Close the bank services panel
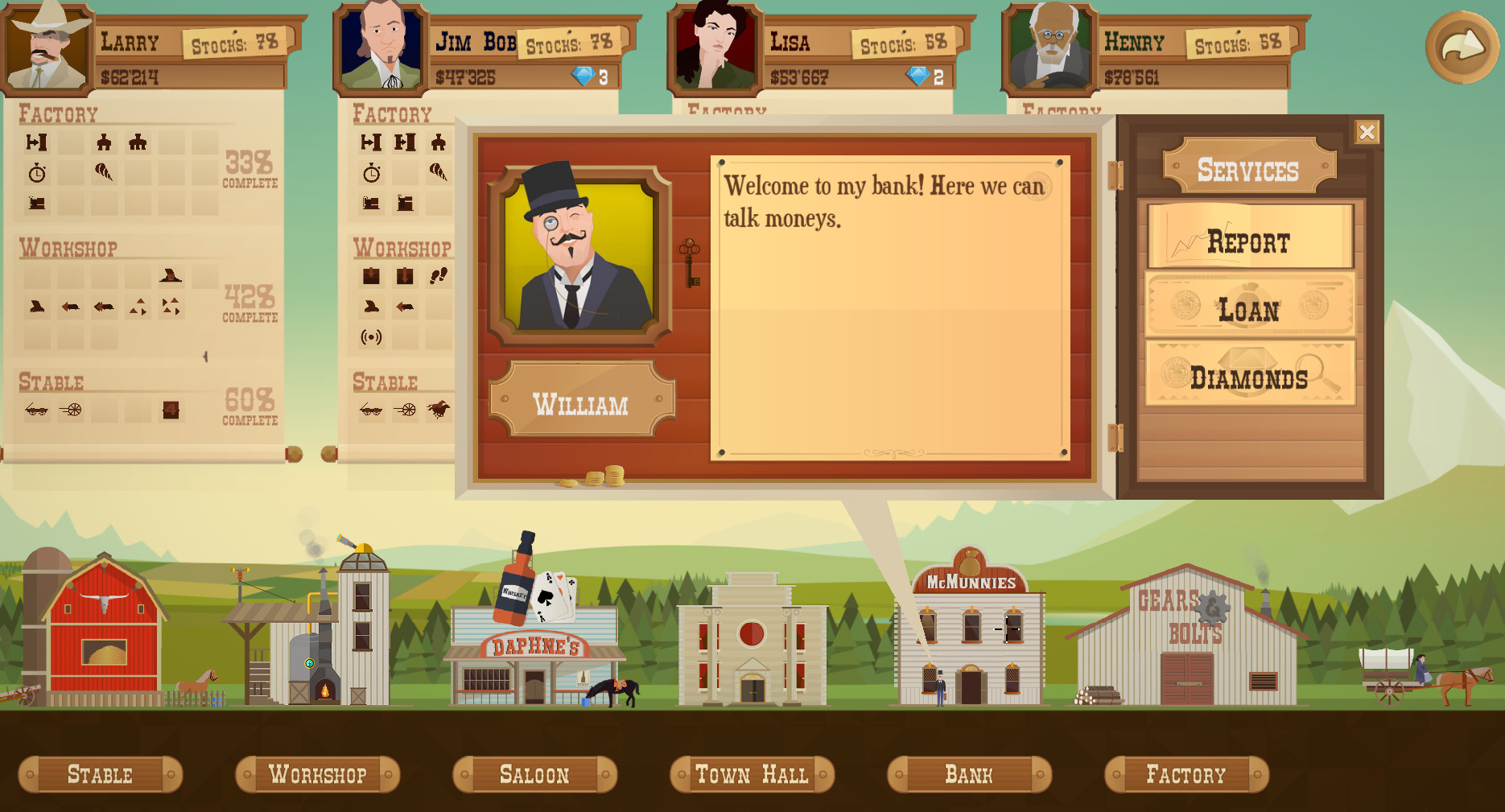The image size is (1505, 812). coord(1367,132)
